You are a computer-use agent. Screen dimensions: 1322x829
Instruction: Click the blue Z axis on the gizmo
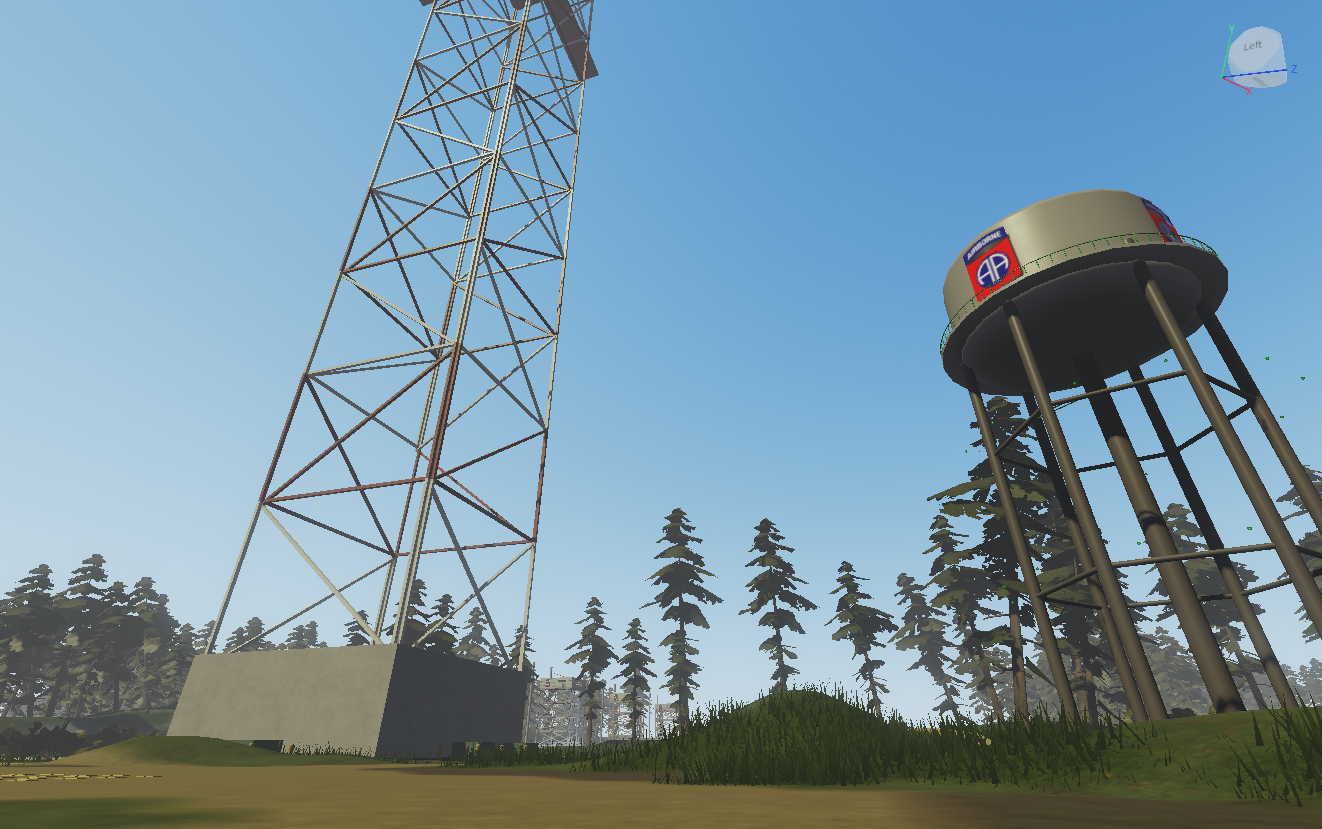[1293, 69]
